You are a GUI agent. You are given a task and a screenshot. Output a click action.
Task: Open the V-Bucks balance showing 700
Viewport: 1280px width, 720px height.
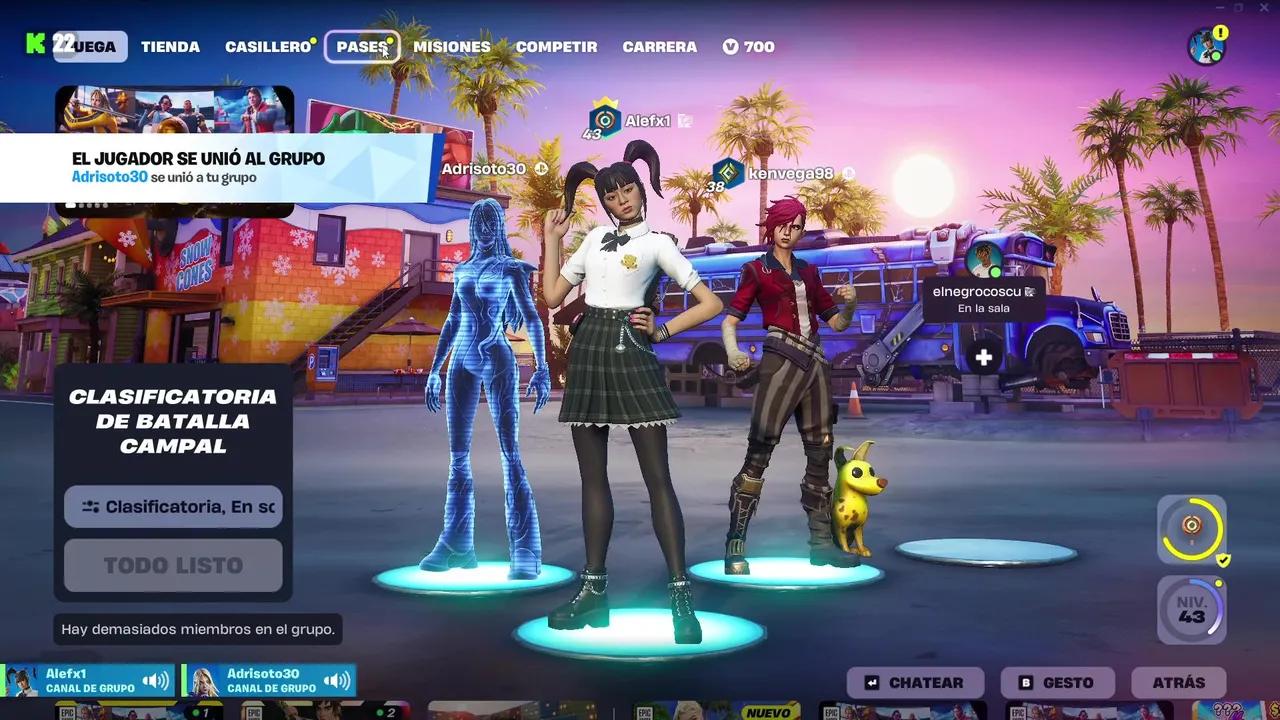[748, 46]
